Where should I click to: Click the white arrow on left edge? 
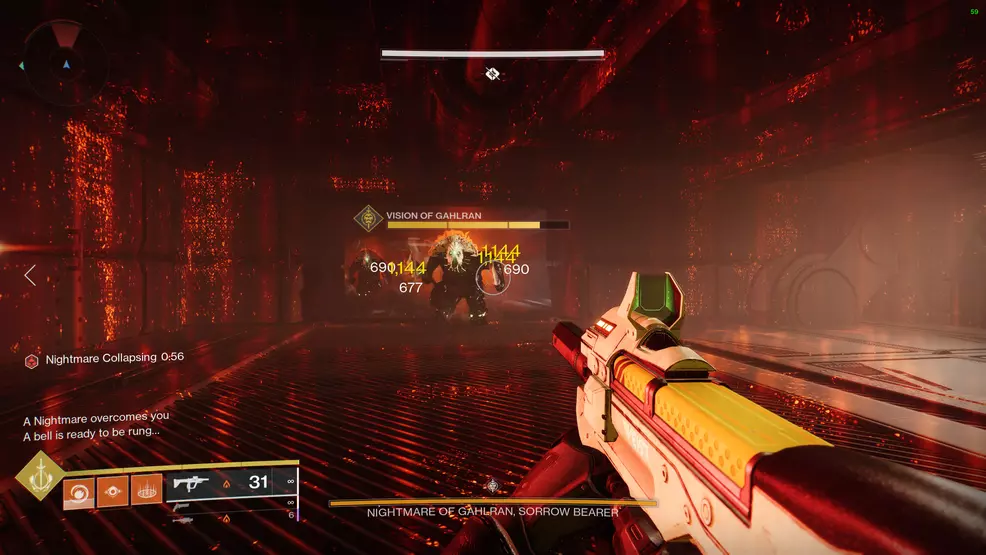pos(30,274)
